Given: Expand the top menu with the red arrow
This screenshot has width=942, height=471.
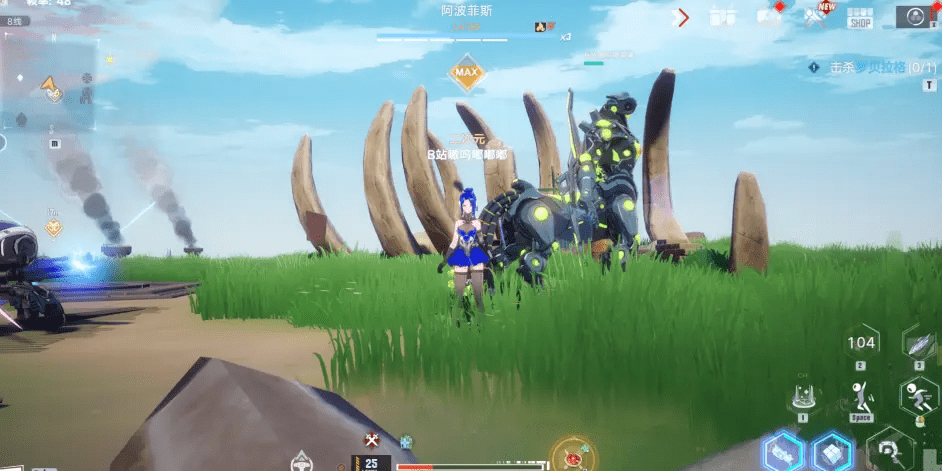Looking at the screenshot, I should point(683,17).
